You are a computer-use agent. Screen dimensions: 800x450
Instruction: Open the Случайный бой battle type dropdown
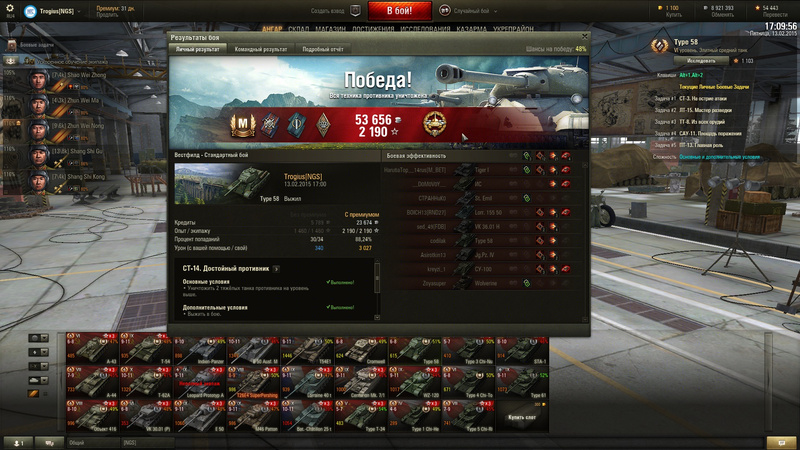point(468,11)
